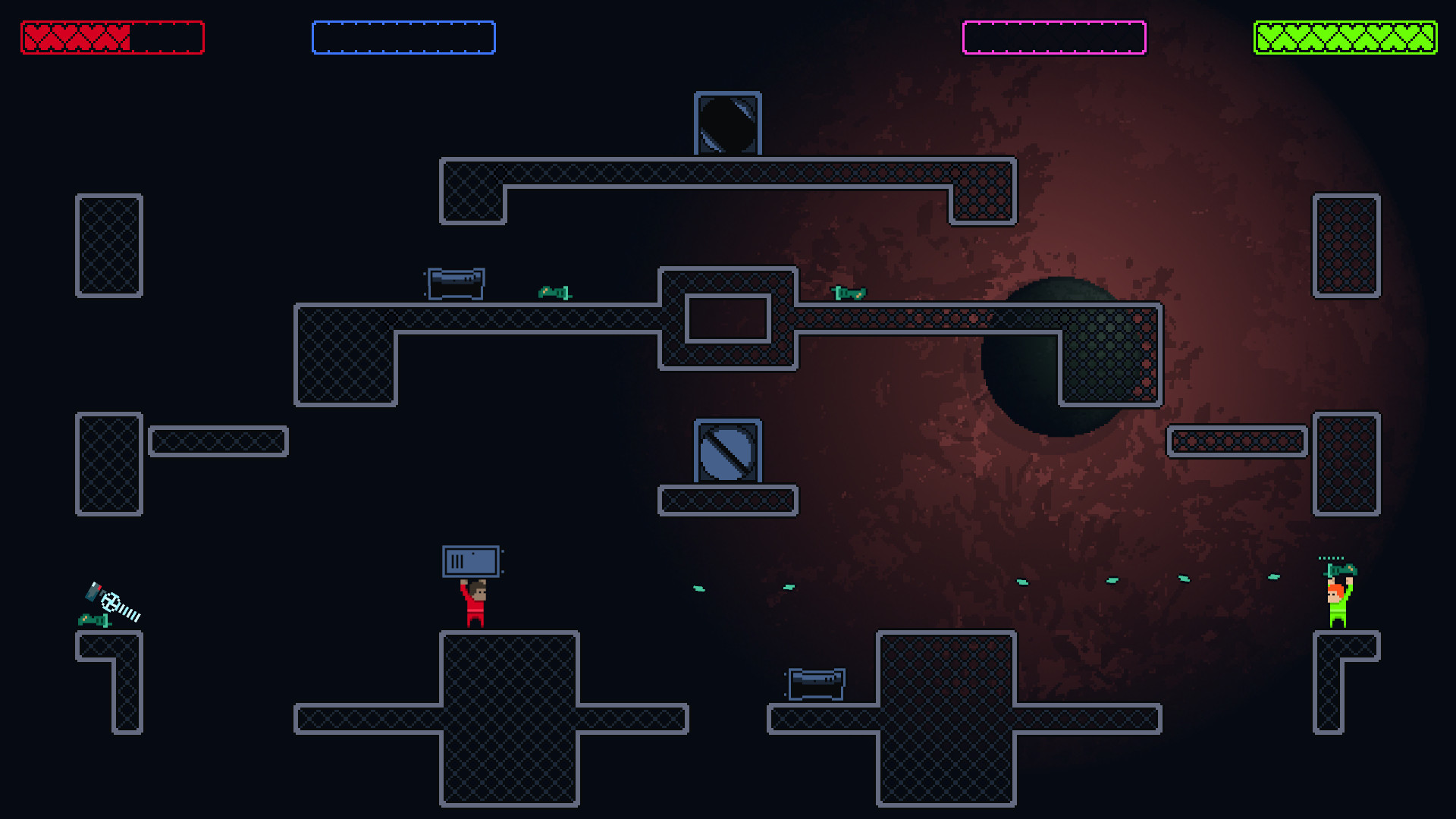1456x819 pixels.
Task: Click the crate held by the red player
Action: tap(471, 560)
